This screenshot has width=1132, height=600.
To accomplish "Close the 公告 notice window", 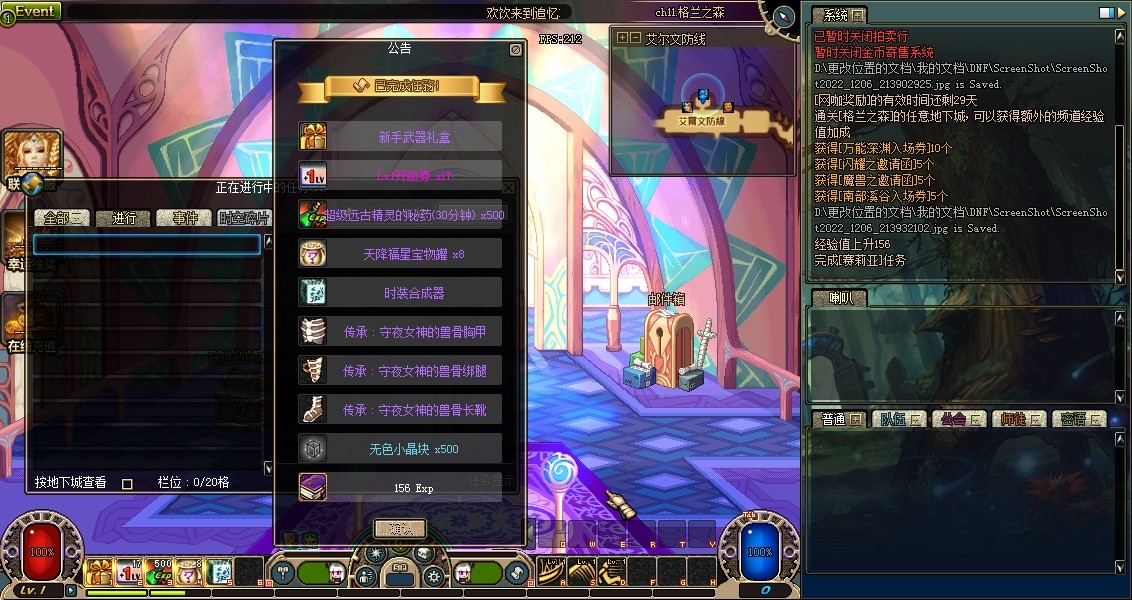I will tap(515, 49).
